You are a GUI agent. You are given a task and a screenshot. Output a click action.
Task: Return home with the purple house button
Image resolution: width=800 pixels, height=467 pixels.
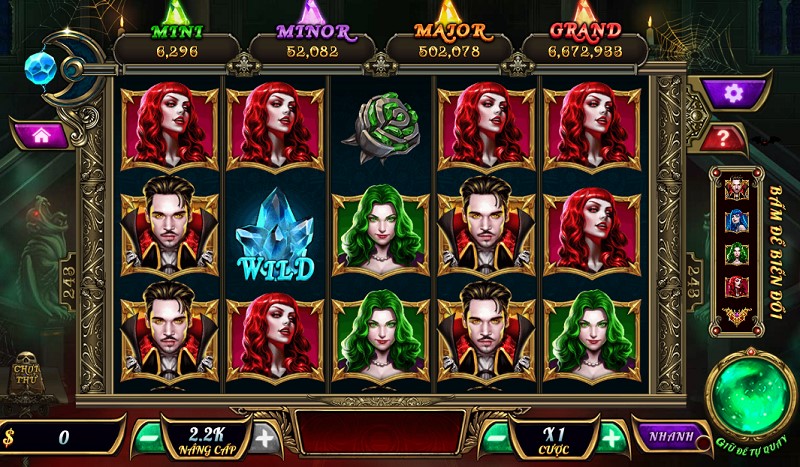point(40,136)
